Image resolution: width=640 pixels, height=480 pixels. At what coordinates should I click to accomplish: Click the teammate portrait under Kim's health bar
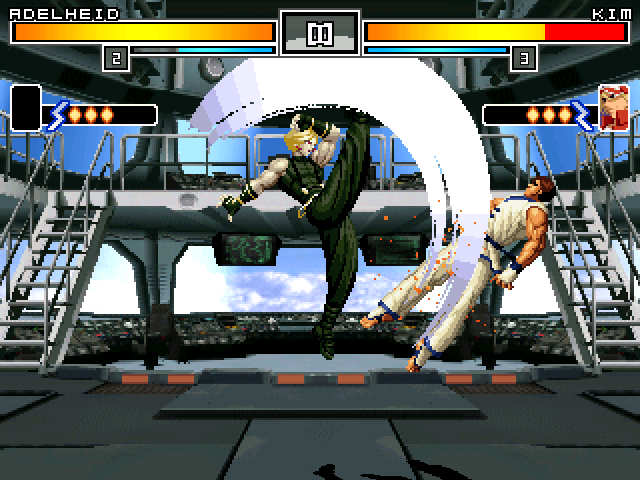pos(613,108)
